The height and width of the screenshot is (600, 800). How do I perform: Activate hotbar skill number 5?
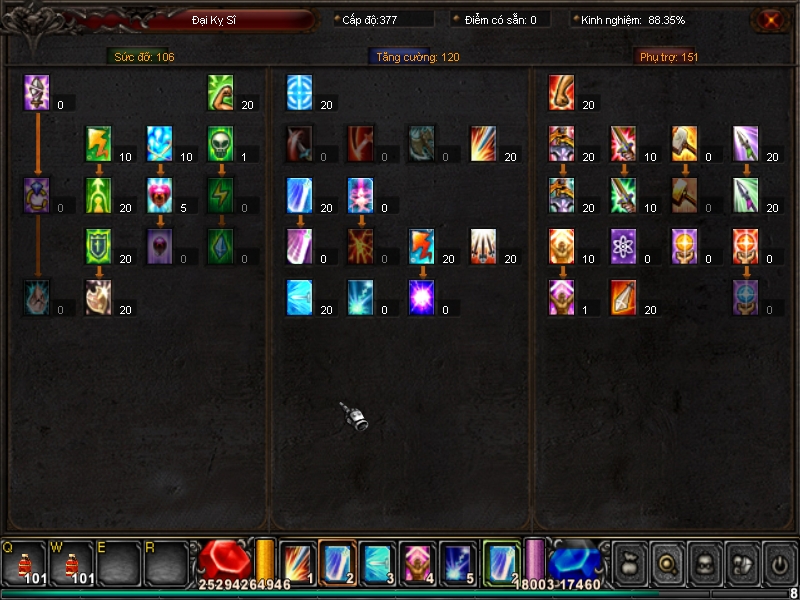(458, 562)
